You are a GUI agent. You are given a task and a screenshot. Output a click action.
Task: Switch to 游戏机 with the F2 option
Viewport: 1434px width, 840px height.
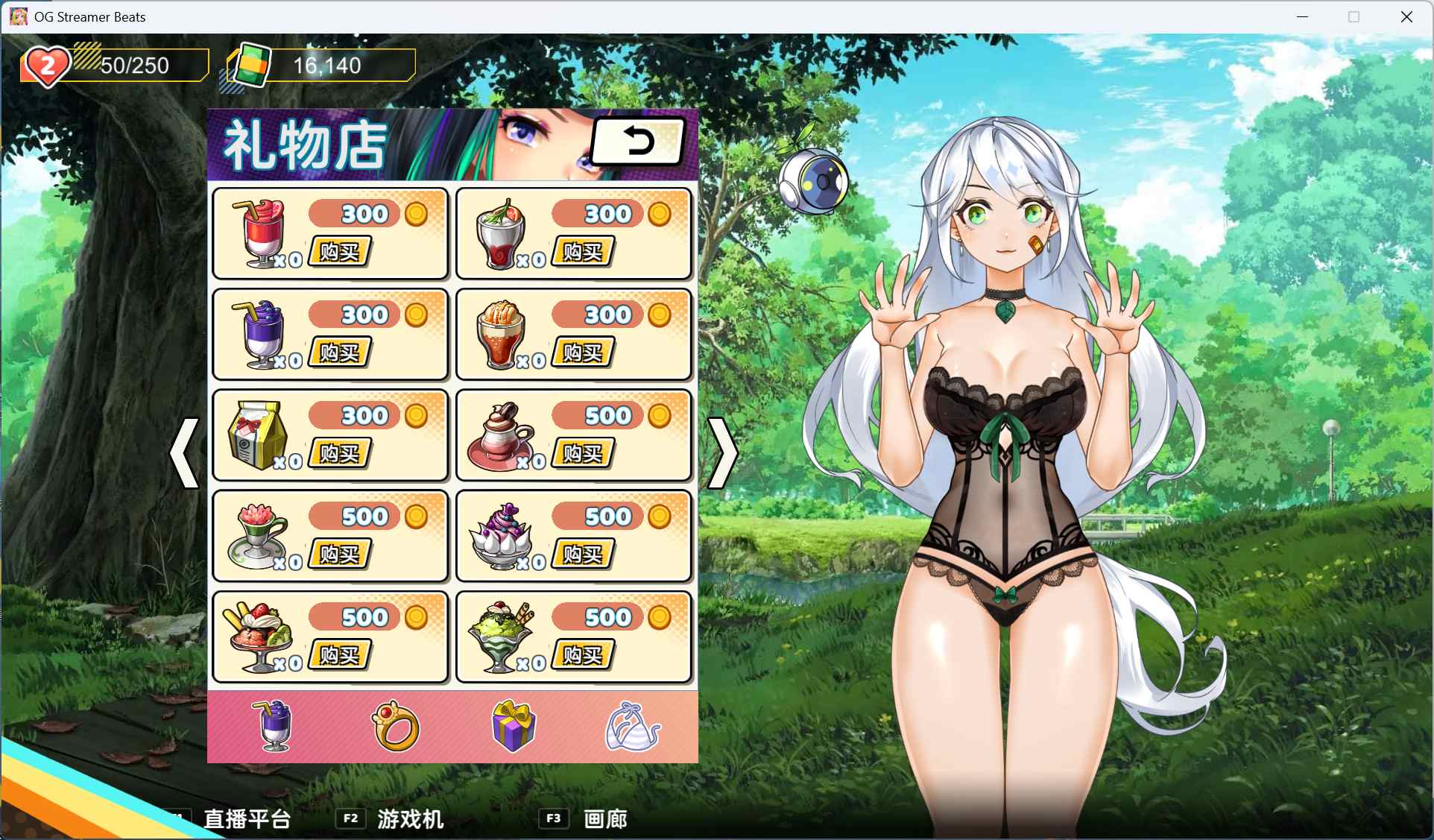pyautogui.click(x=409, y=818)
